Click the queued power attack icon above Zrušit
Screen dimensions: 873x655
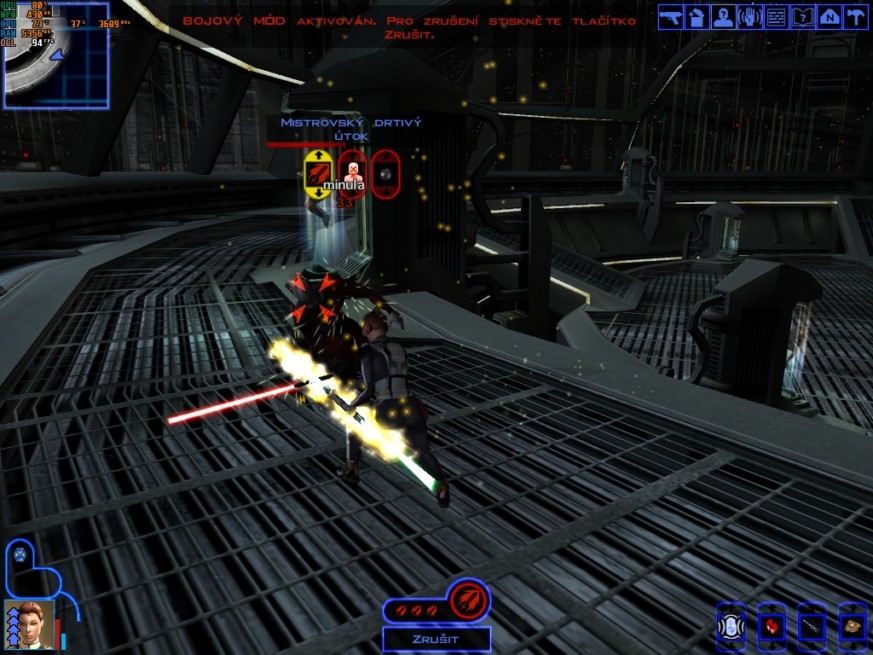click(x=465, y=602)
